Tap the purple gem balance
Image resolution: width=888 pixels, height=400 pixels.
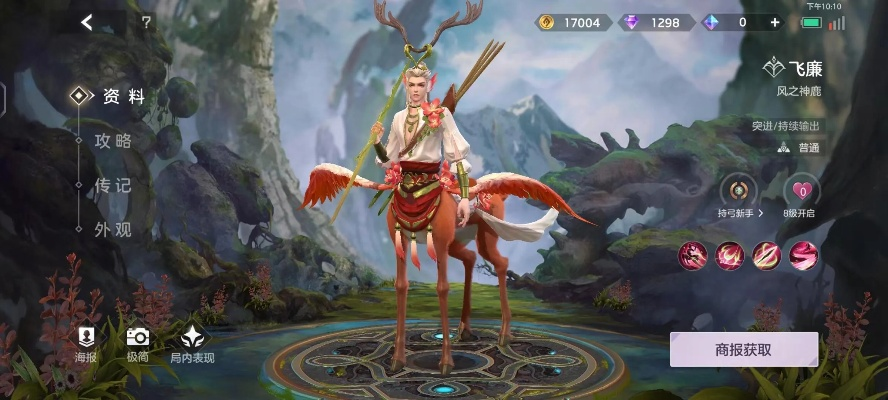[656, 22]
